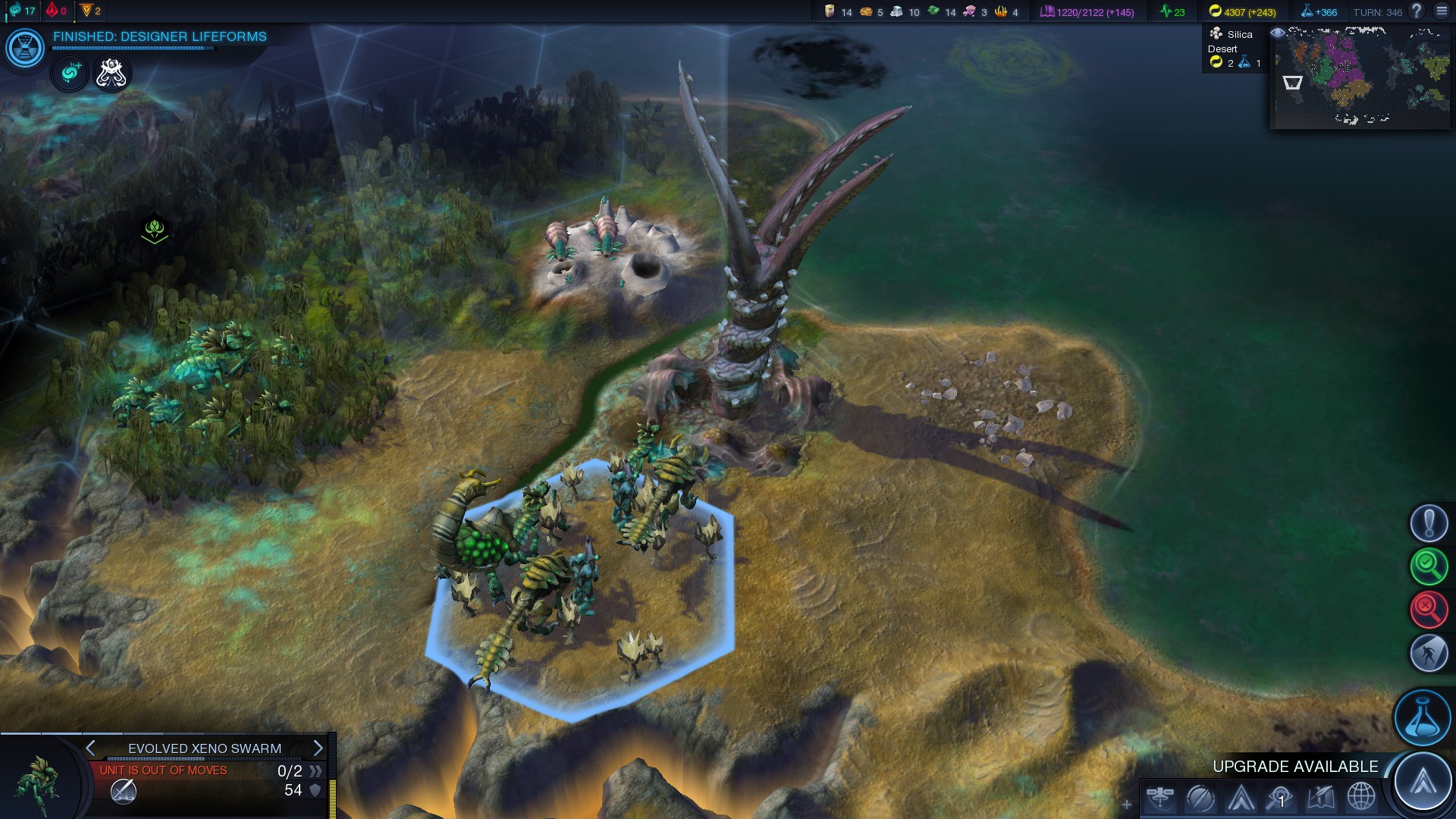Open the orbital satellite view icon

pyautogui.click(x=1160, y=798)
